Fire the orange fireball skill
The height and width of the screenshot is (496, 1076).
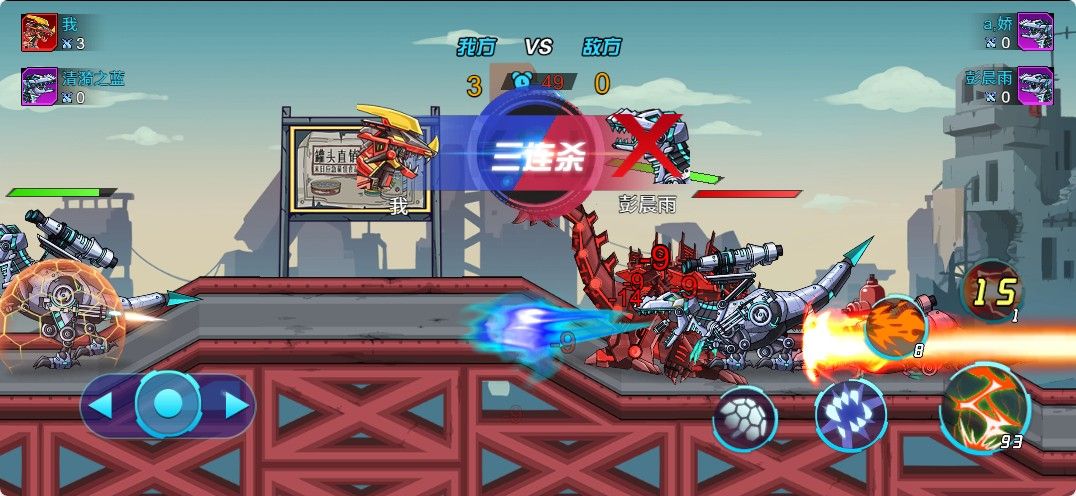pos(894,326)
